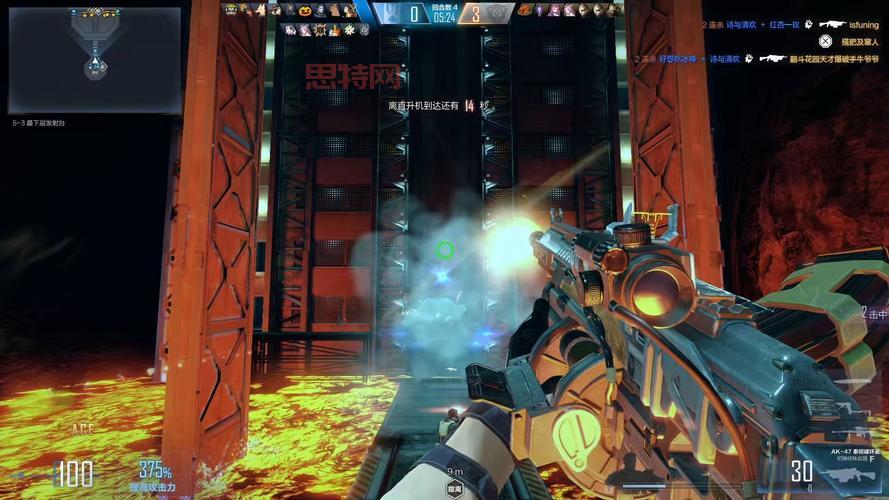Viewport: 889px width, 500px height.
Task: Click the minimap in the corner
Action: click(x=94, y=60)
